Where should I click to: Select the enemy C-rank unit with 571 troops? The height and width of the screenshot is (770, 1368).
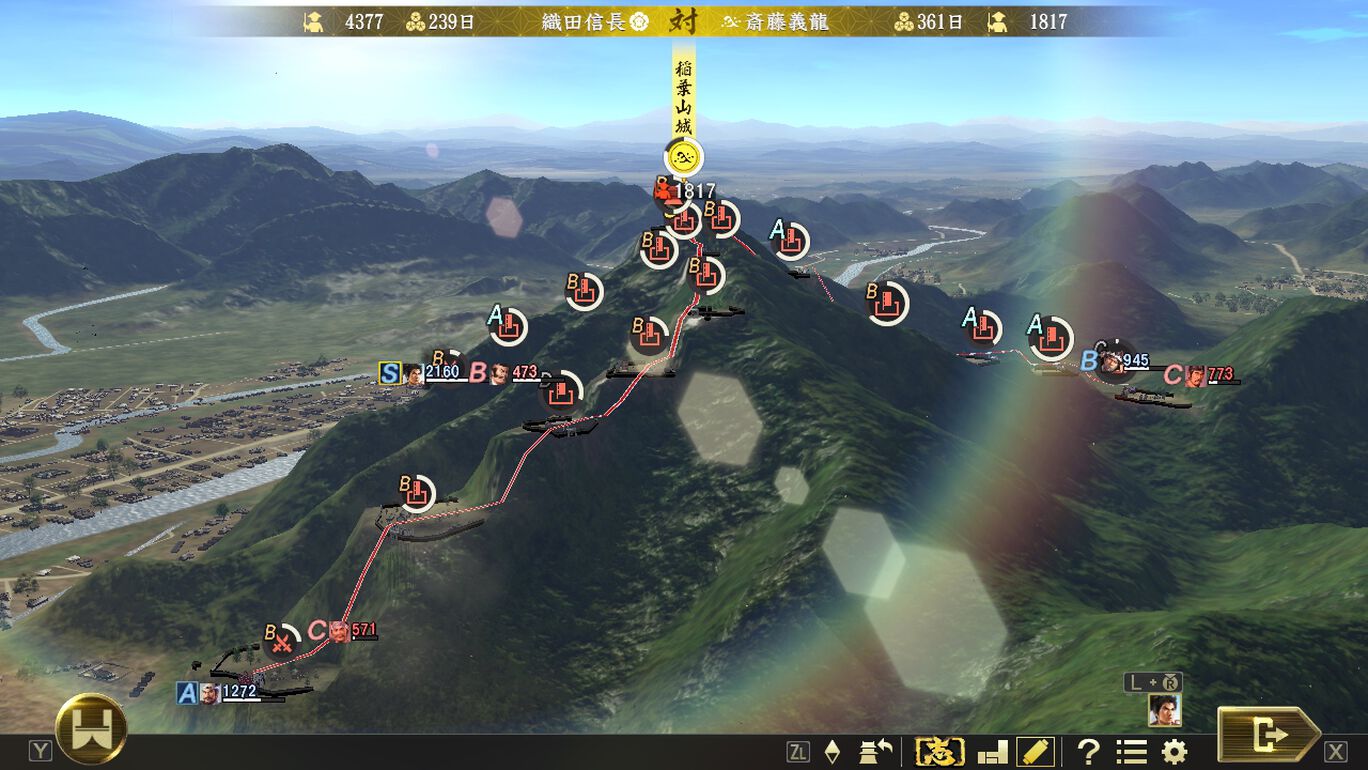[340, 631]
